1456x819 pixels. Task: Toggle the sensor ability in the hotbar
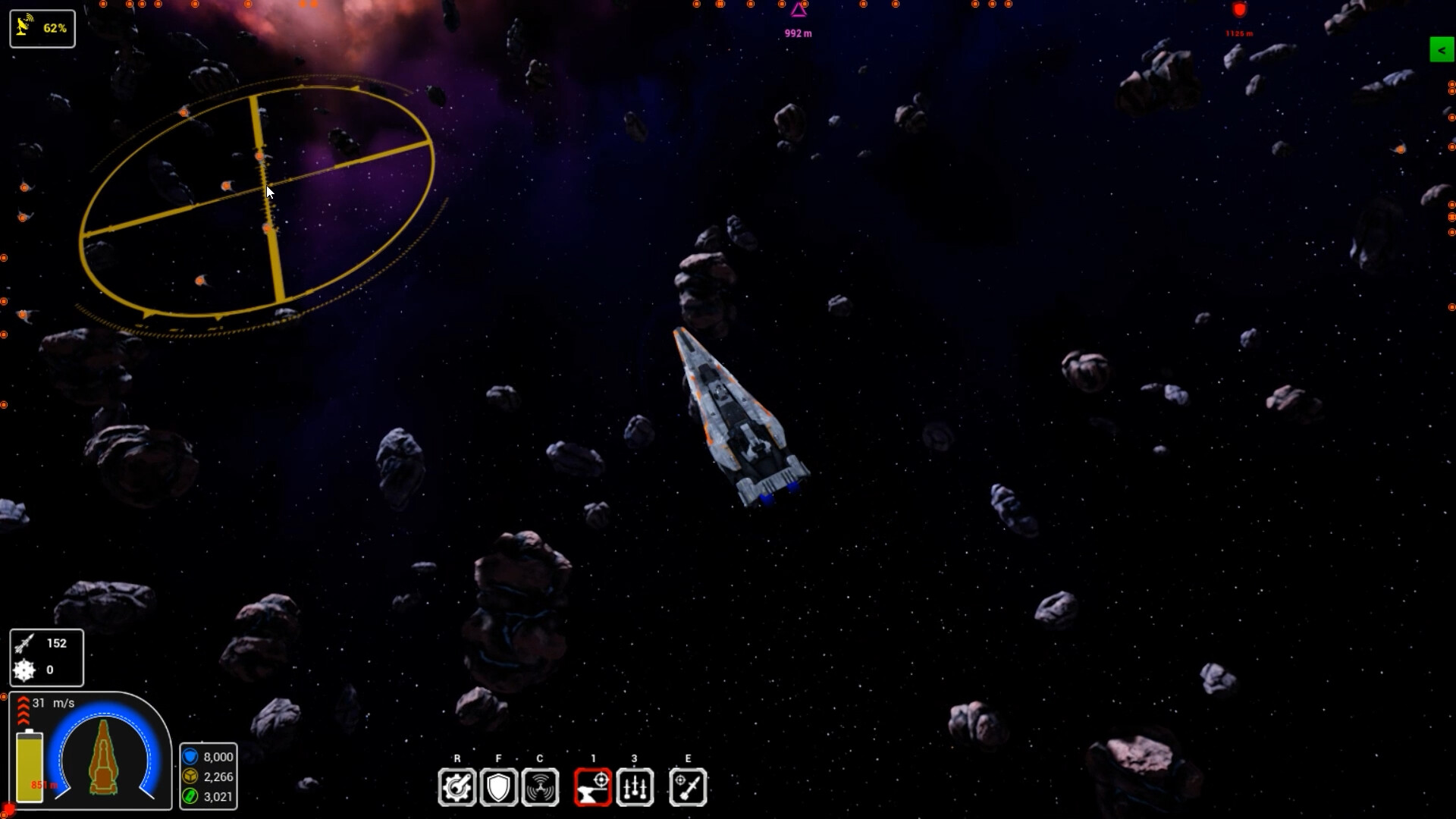click(x=541, y=787)
